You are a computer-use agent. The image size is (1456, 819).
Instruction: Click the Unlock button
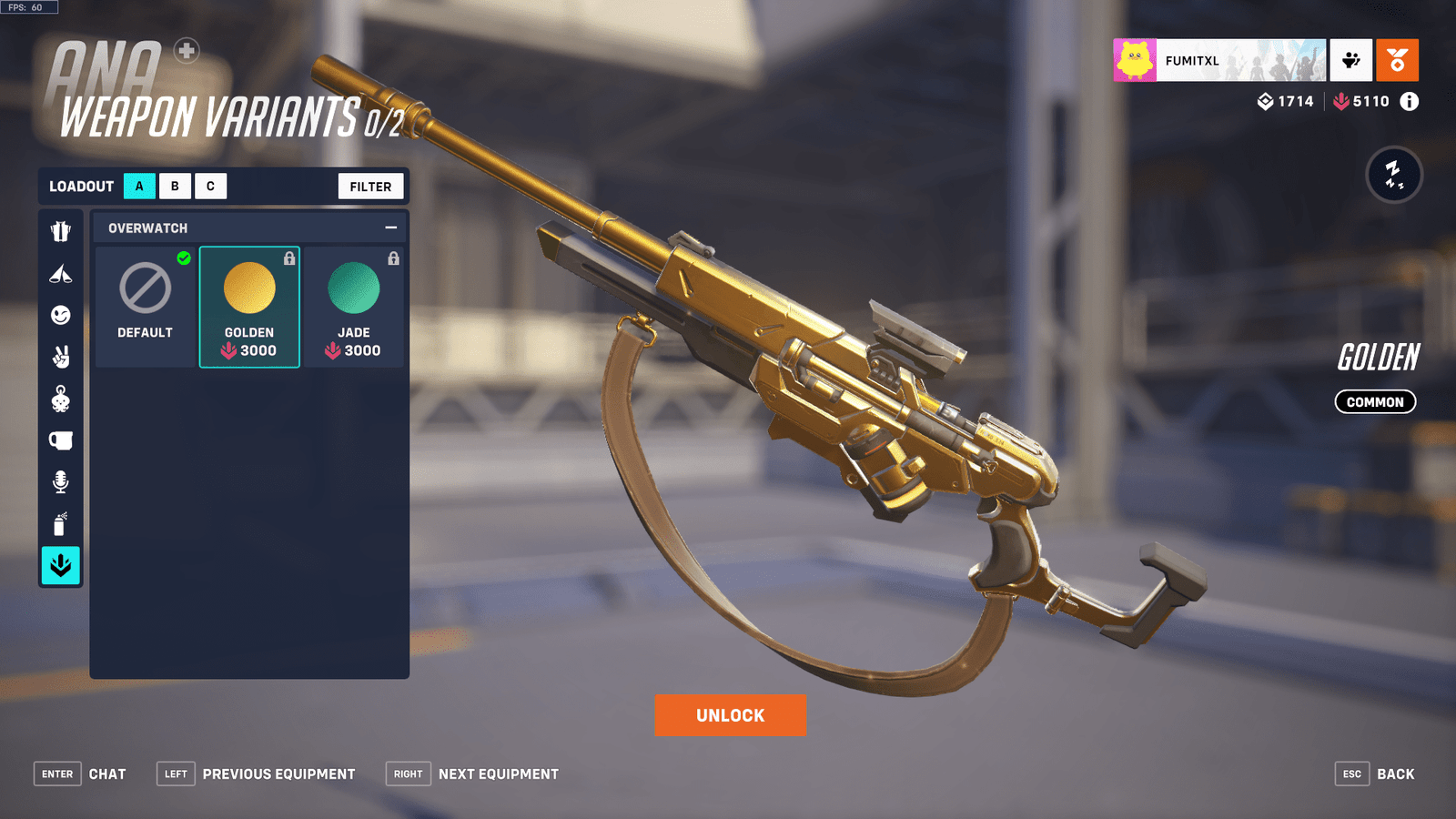[729, 715]
